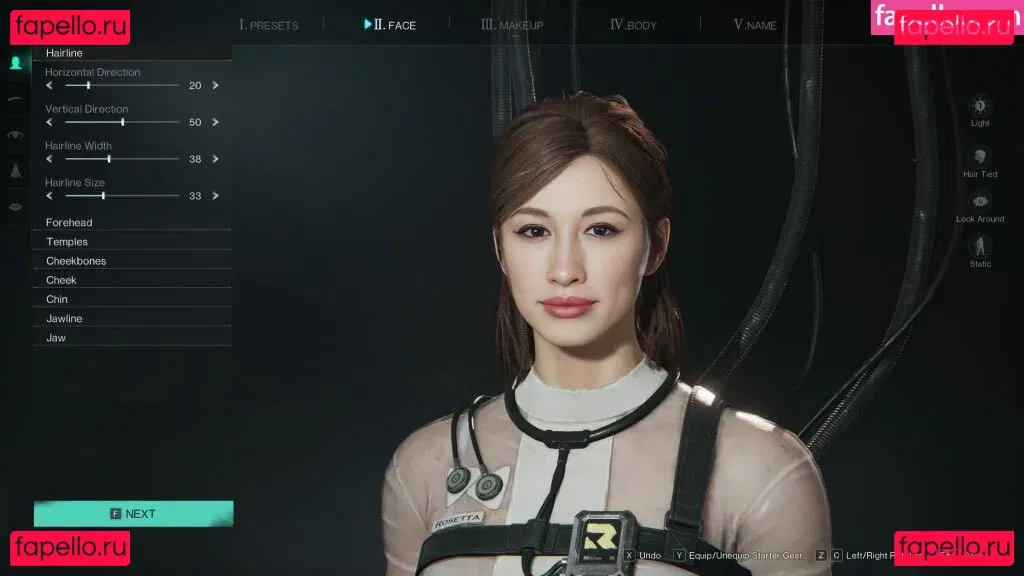Open the Makeup tab

(512, 25)
